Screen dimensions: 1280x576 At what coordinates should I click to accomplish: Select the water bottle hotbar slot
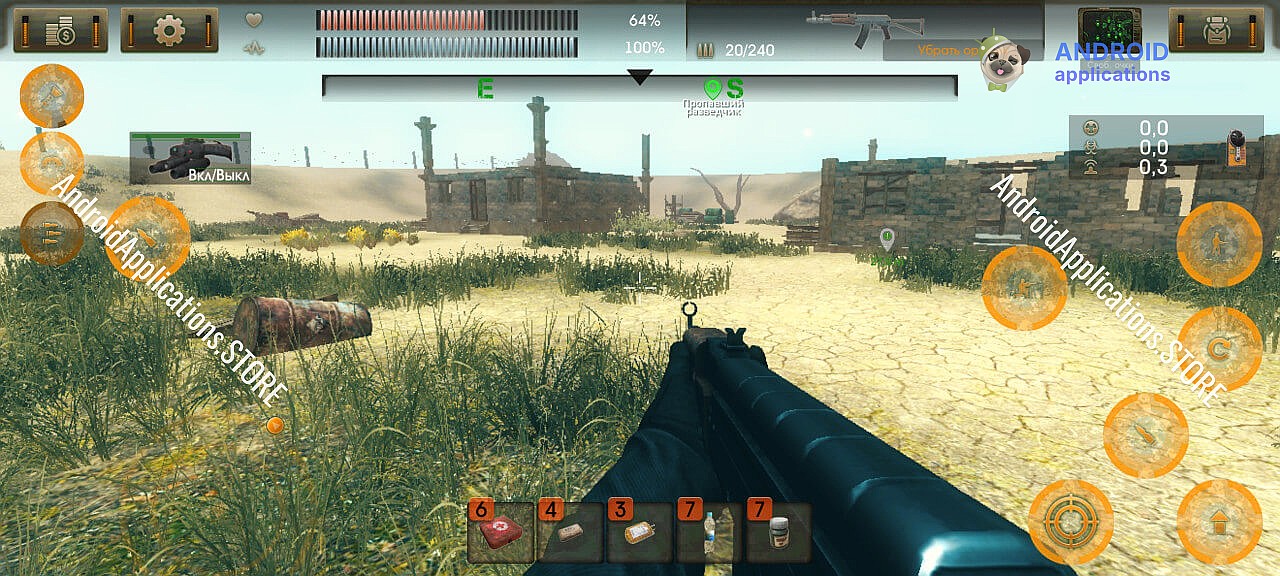(x=708, y=532)
